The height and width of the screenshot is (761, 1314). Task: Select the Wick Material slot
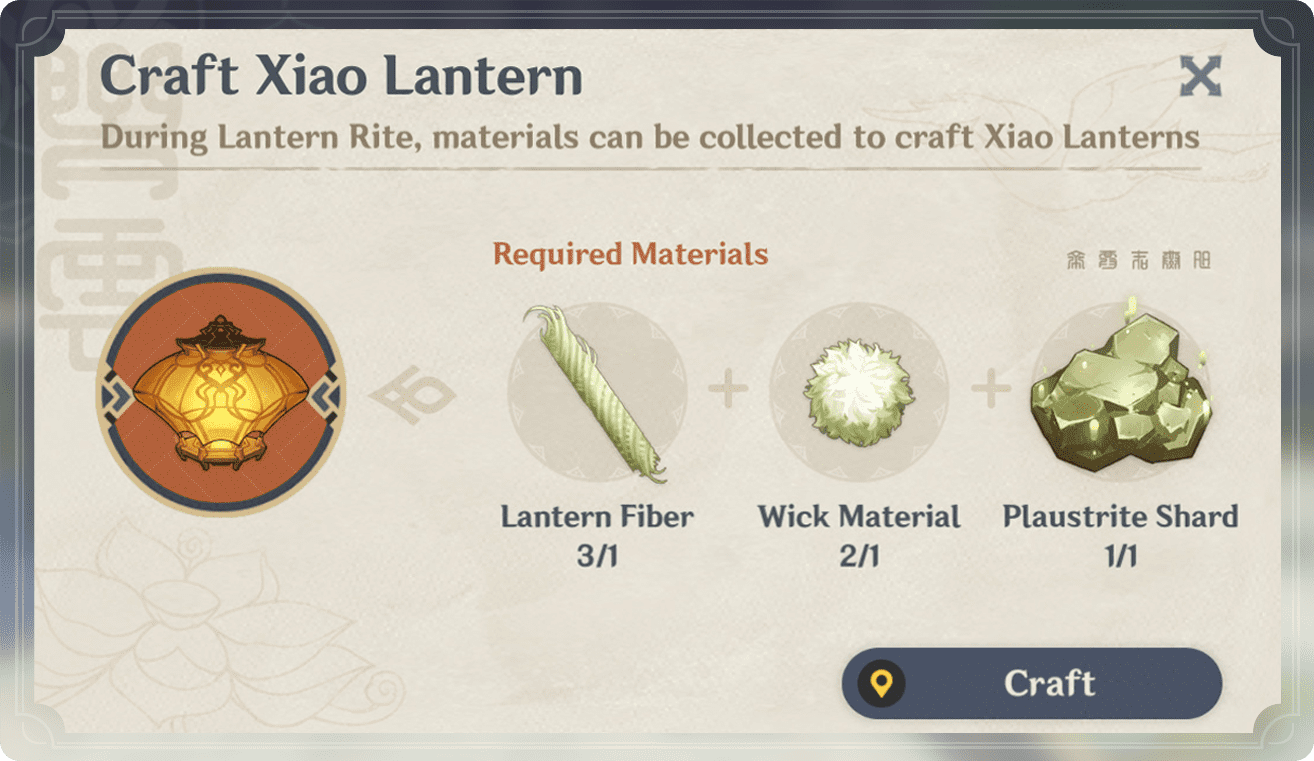coord(858,392)
